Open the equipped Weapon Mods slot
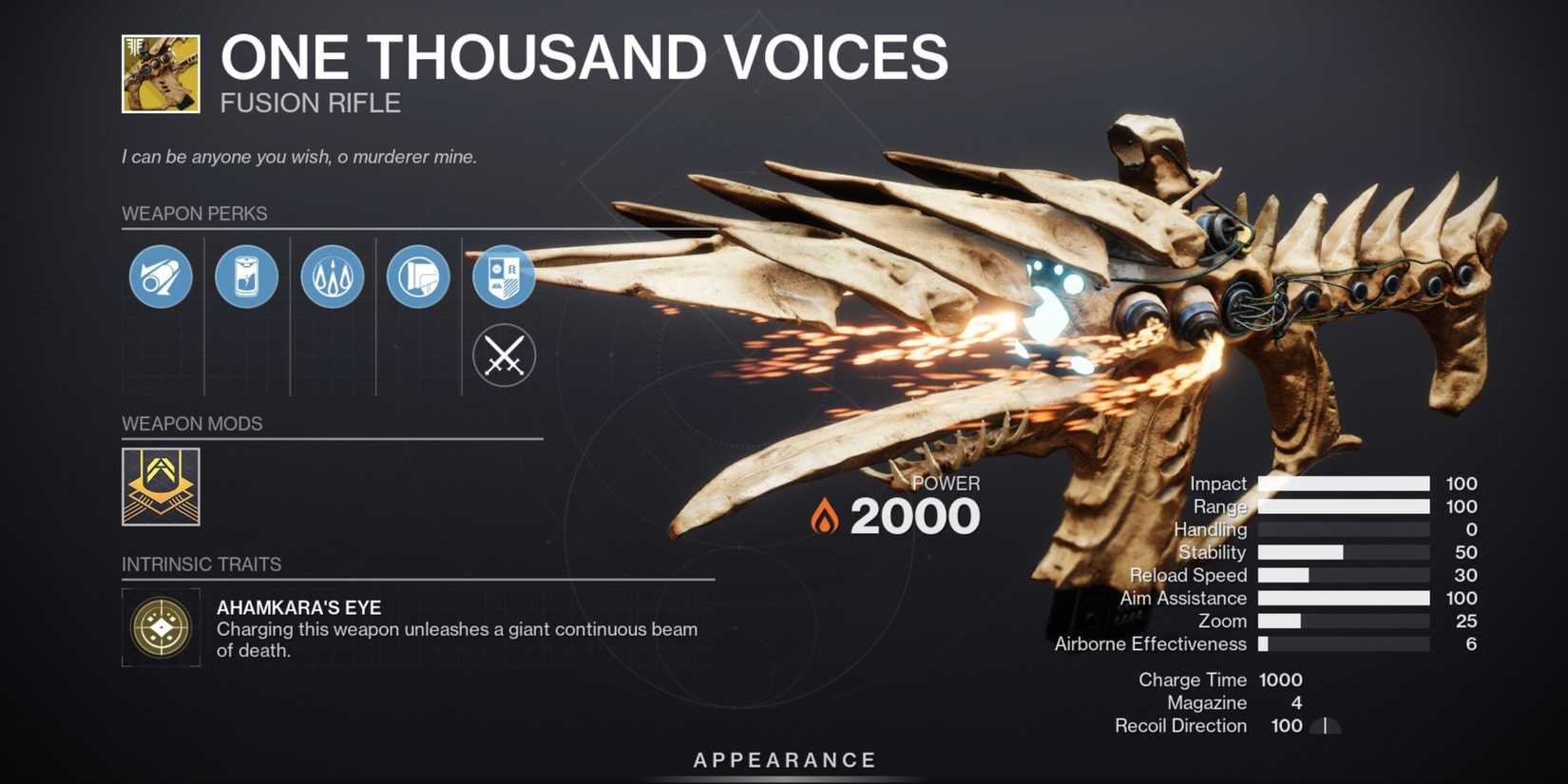Image resolution: width=1568 pixels, height=784 pixels. coord(161,483)
